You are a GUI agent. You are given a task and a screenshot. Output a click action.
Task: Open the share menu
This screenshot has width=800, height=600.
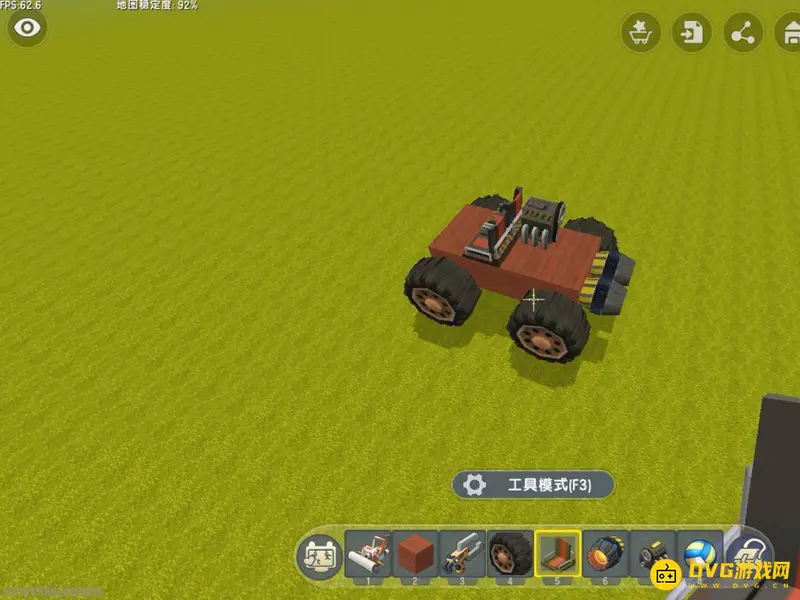coord(742,34)
